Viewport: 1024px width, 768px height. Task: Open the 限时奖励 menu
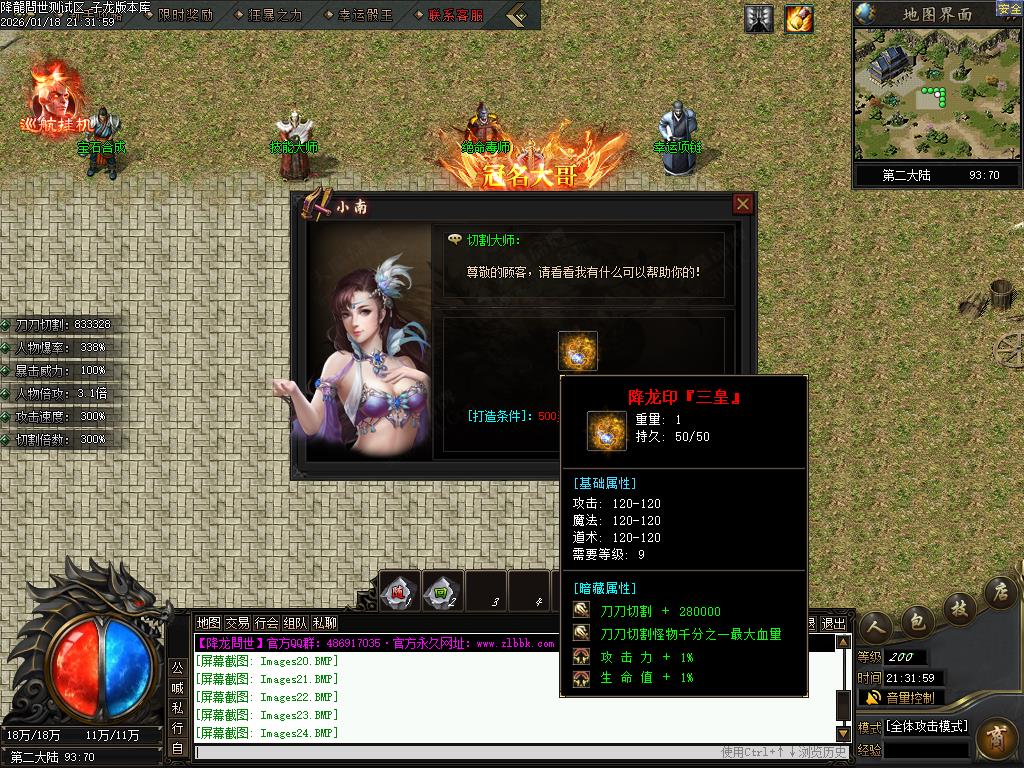185,15
